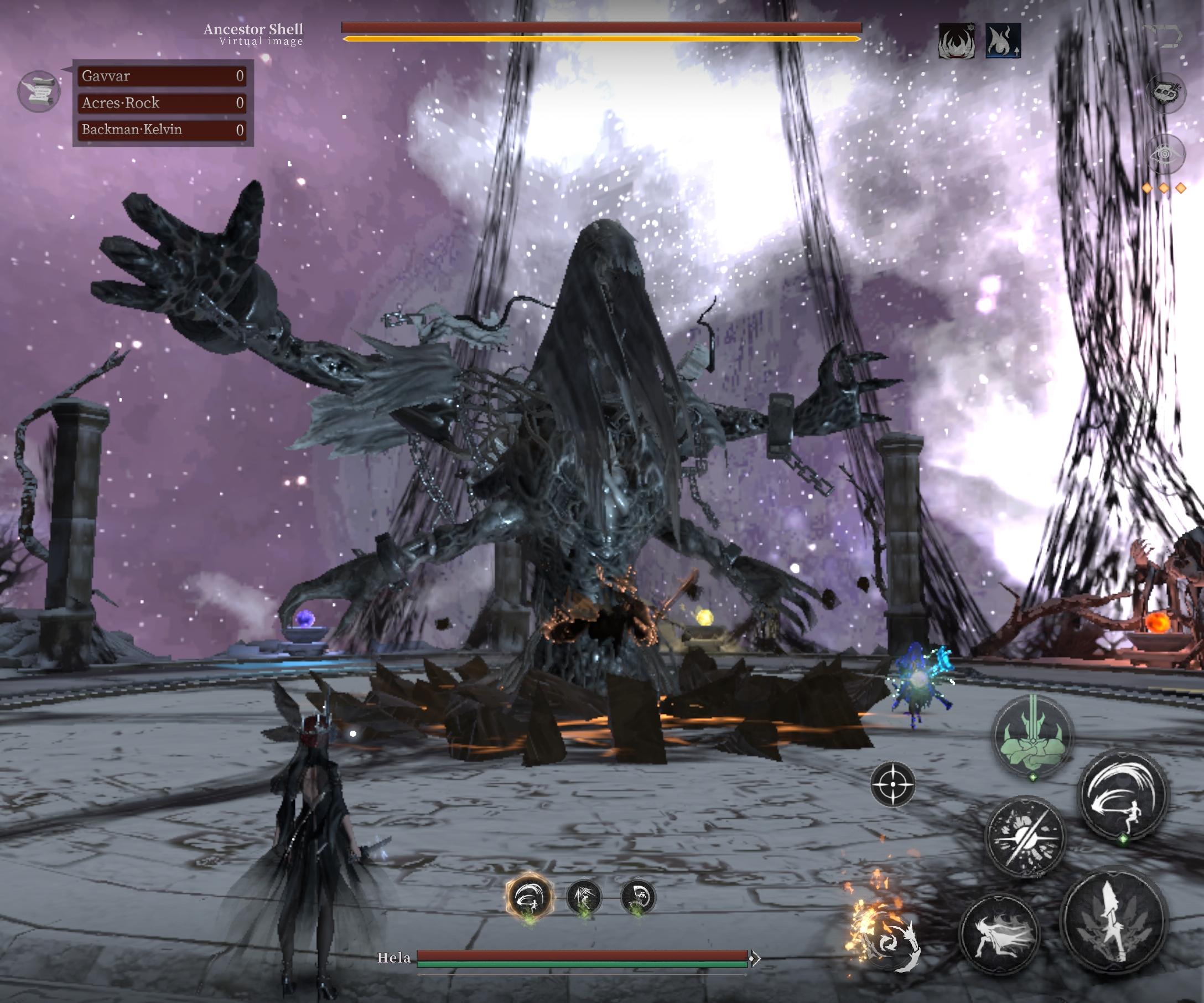Viewport: 1204px width, 1003px height.
Task: Select Acres·Rock in the party list
Action: click(x=163, y=103)
